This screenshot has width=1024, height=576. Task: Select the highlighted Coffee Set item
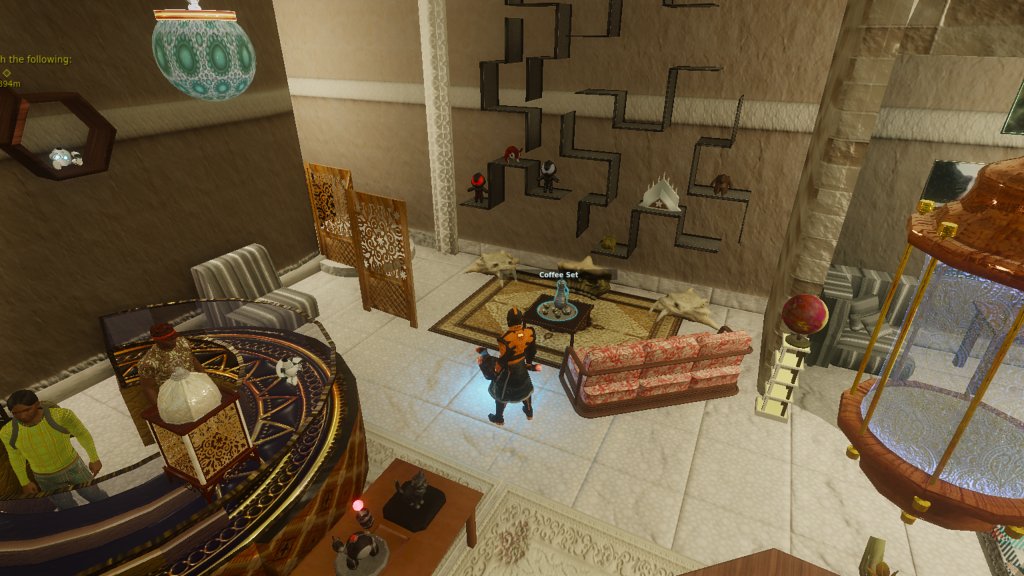[558, 302]
